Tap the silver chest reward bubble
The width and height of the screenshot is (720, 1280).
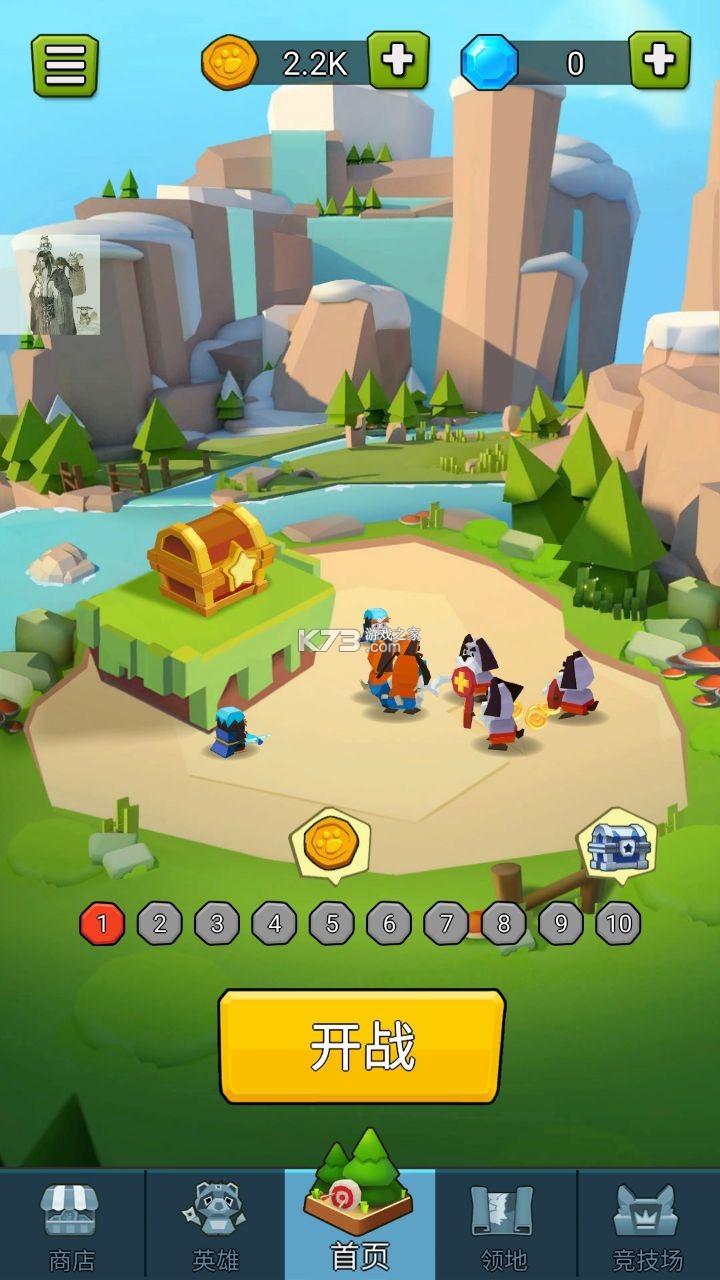(618, 846)
